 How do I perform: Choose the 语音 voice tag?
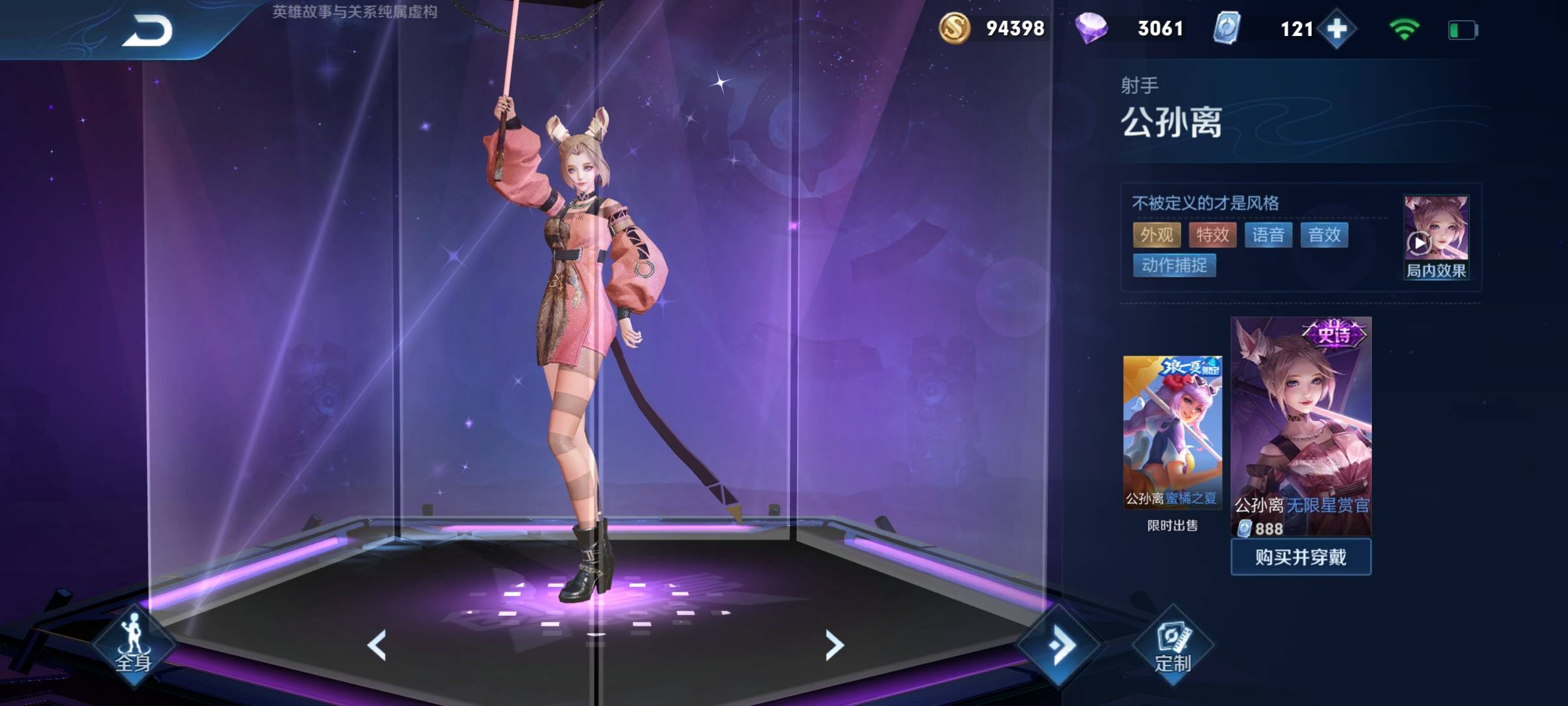tap(1268, 235)
